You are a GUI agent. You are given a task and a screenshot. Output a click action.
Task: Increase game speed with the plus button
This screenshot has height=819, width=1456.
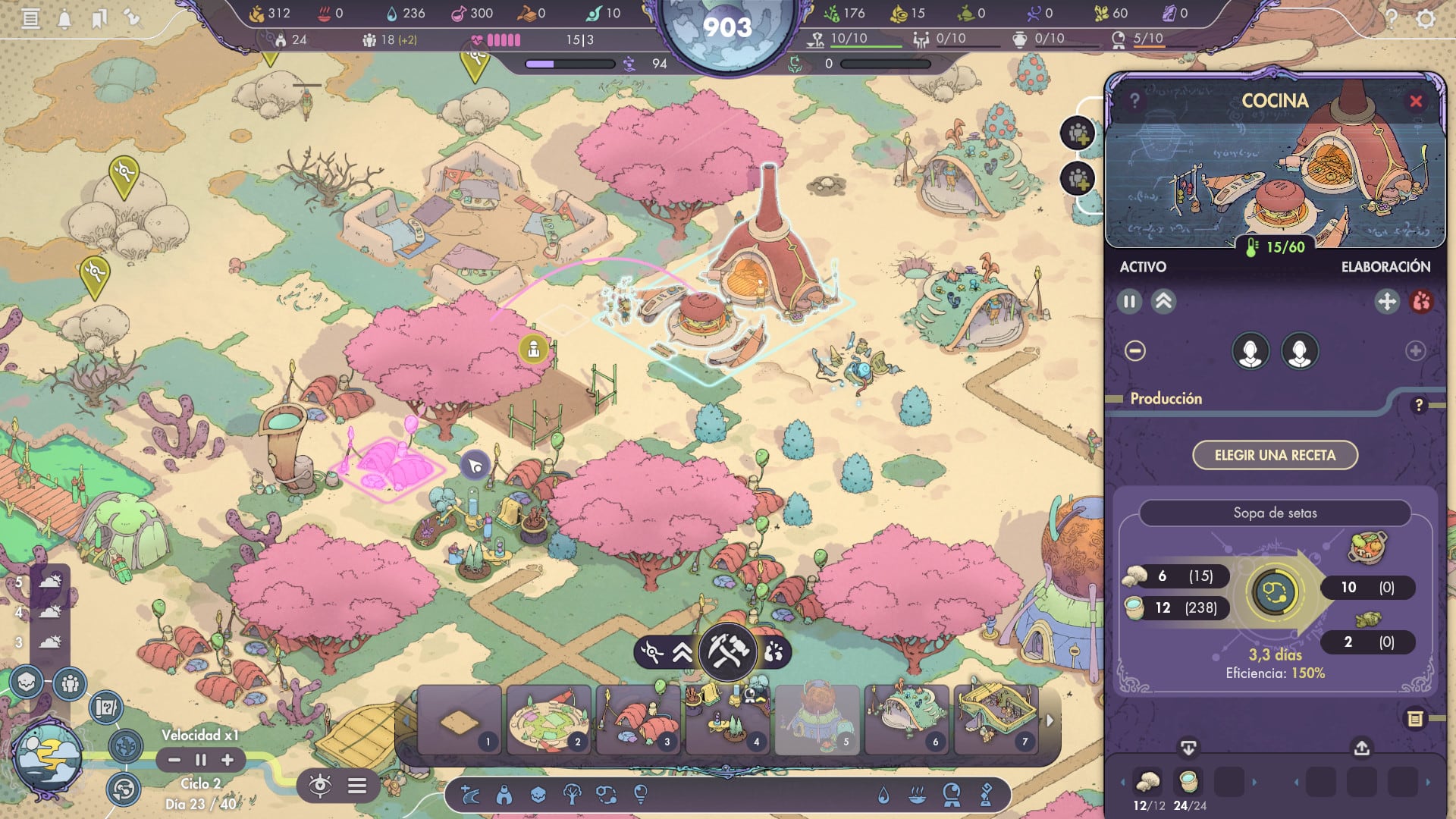coord(227,760)
